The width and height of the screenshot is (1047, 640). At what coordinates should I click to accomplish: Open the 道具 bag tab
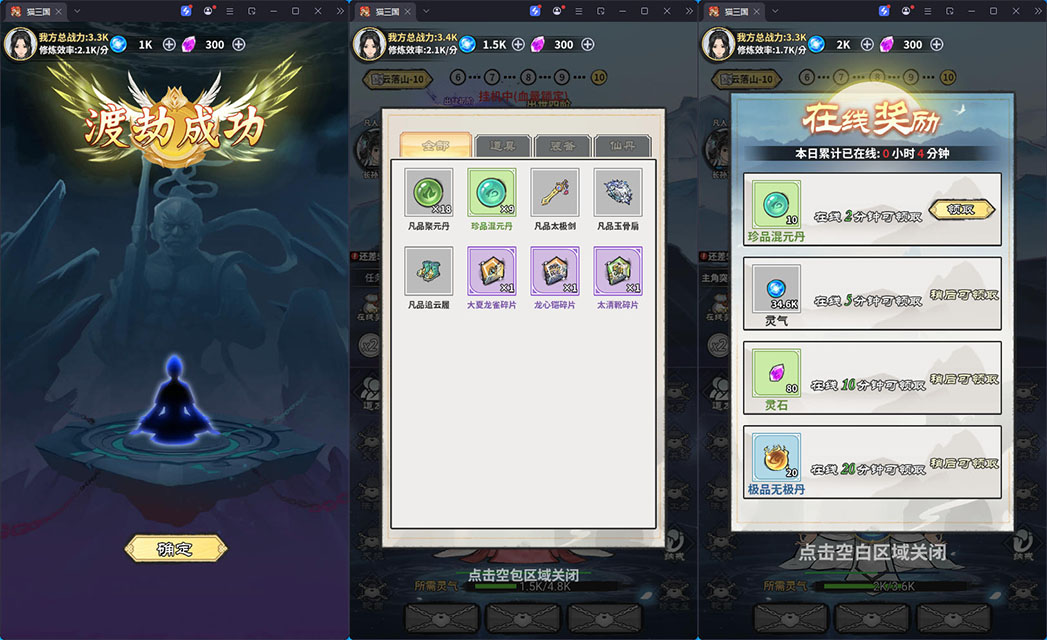tap(503, 146)
